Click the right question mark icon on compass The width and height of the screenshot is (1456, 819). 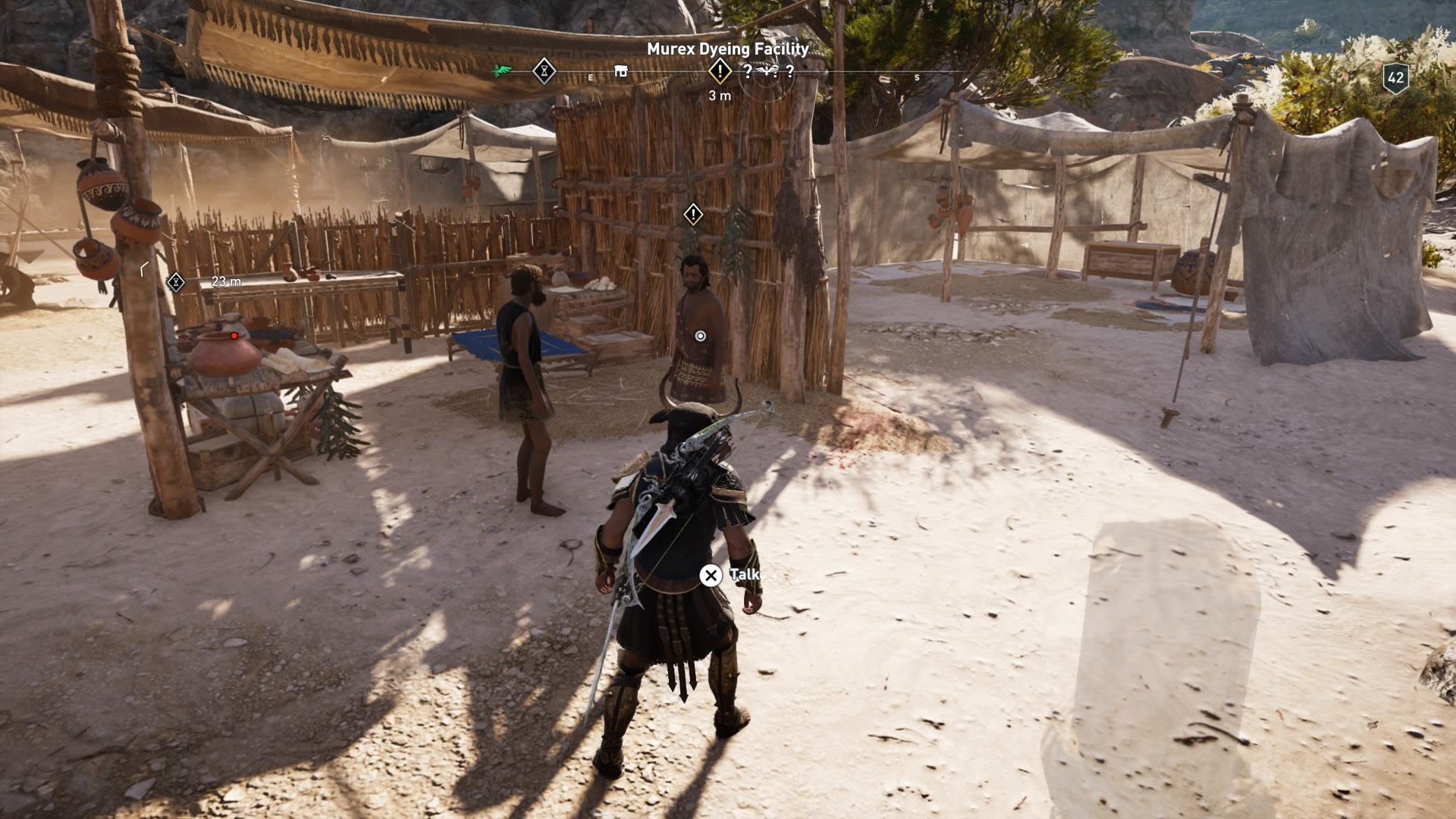pos(790,72)
